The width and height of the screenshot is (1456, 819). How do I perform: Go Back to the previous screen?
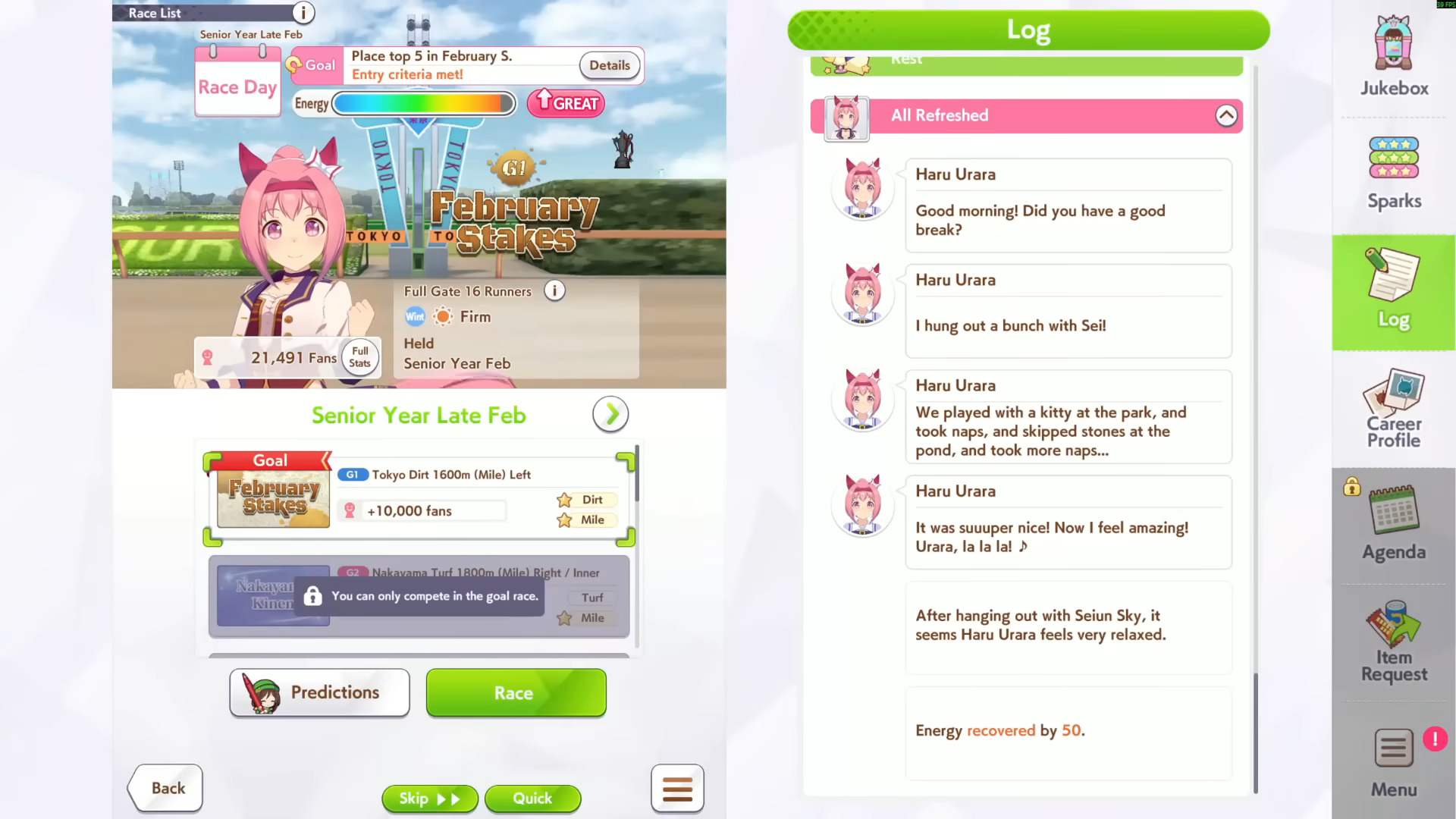click(166, 788)
